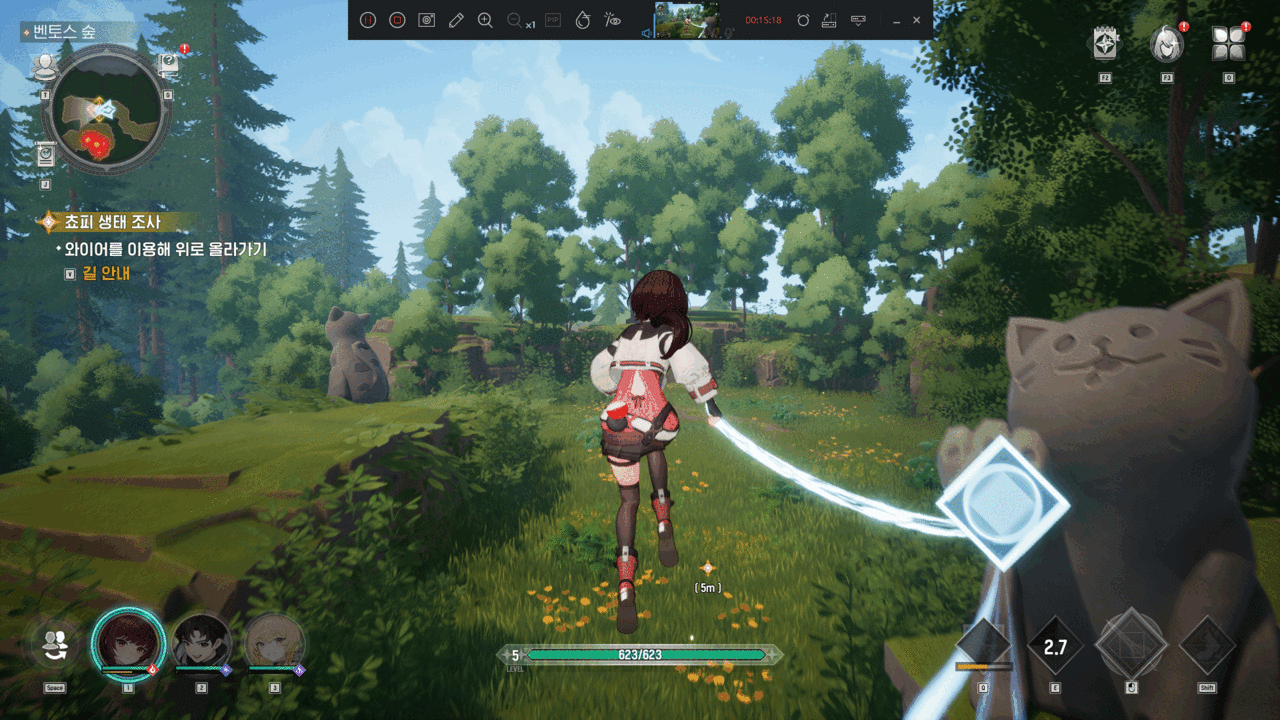Activate the dash skill diamond

[x=1207, y=645]
